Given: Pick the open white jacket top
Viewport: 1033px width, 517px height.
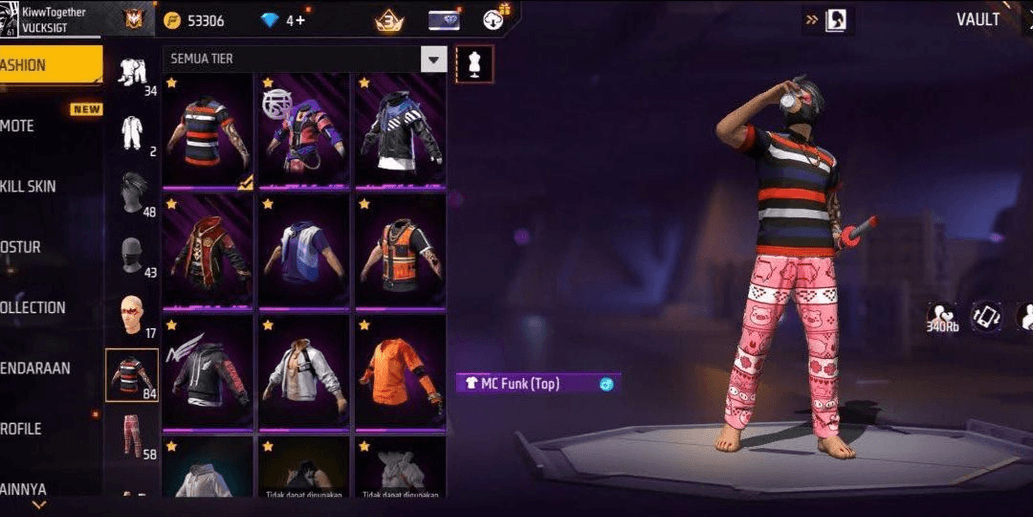Looking at the screenshot, I should [x=304, y=371].
